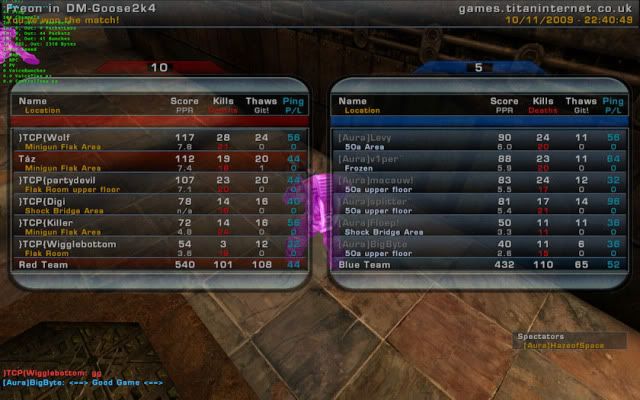Screen dimensions: 640x400
Task: Select the )TCP(Wigglebottom scoreboard row
Action: pos(160,248)
